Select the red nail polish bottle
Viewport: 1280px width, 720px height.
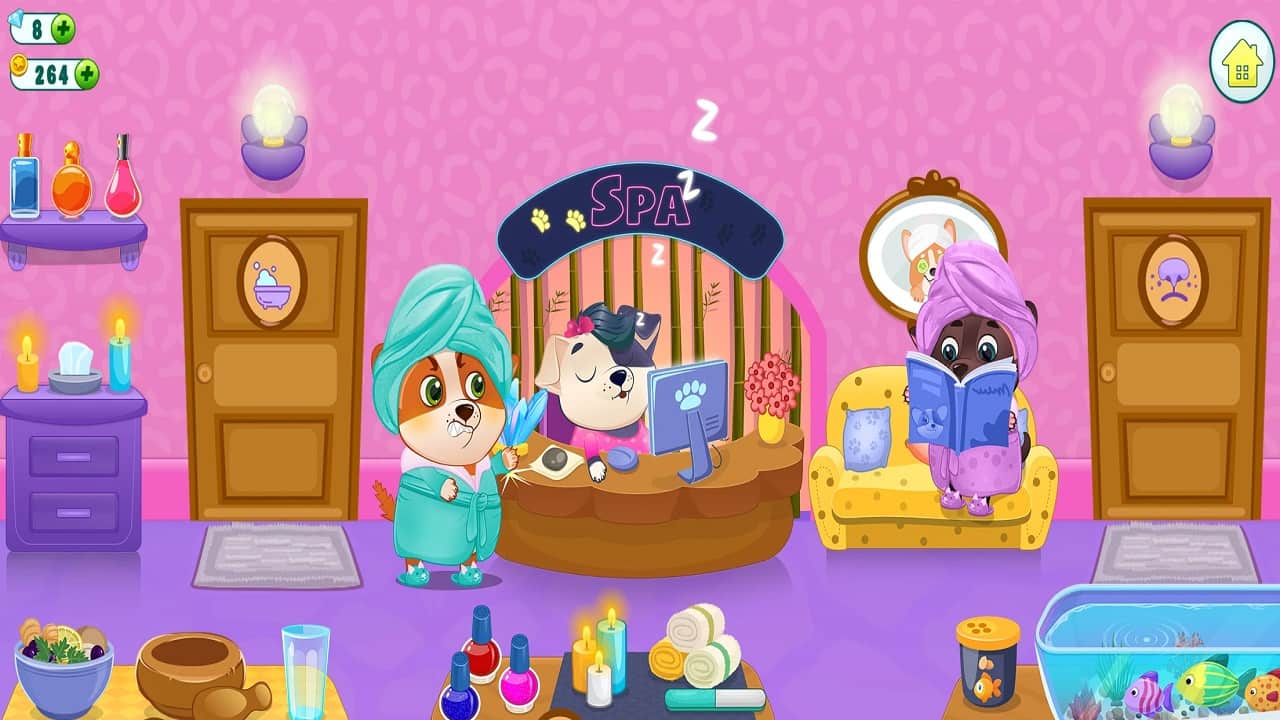click(x=483, y=660)
